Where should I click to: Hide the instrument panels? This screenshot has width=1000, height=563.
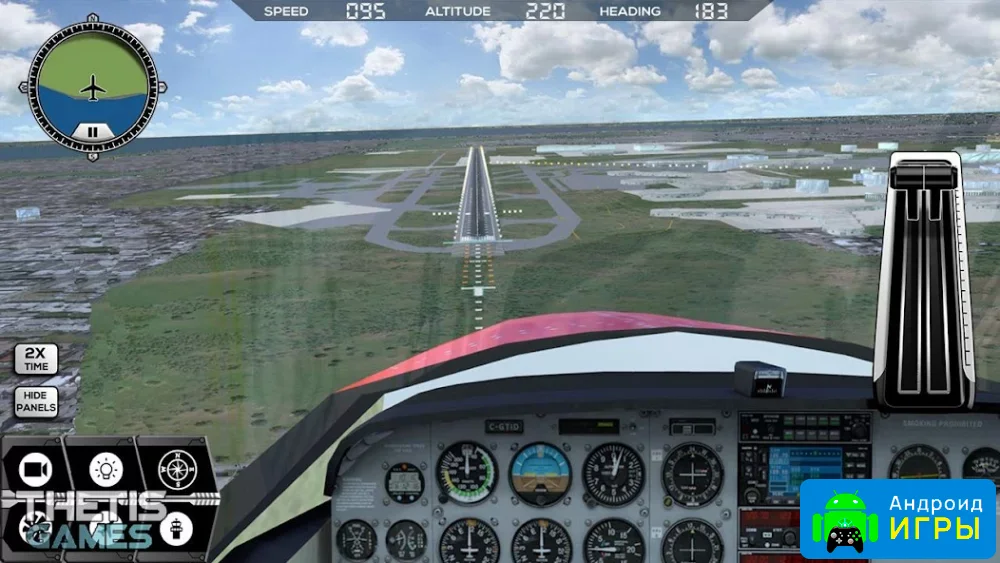tap(35, 402)
